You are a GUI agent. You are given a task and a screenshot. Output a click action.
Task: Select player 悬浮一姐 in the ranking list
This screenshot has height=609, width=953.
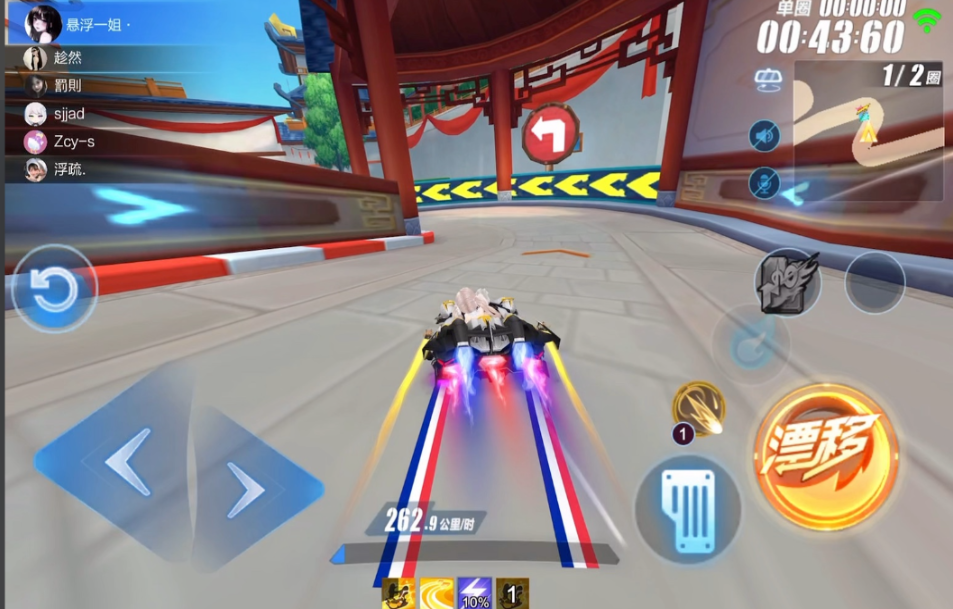click(95, 24)
